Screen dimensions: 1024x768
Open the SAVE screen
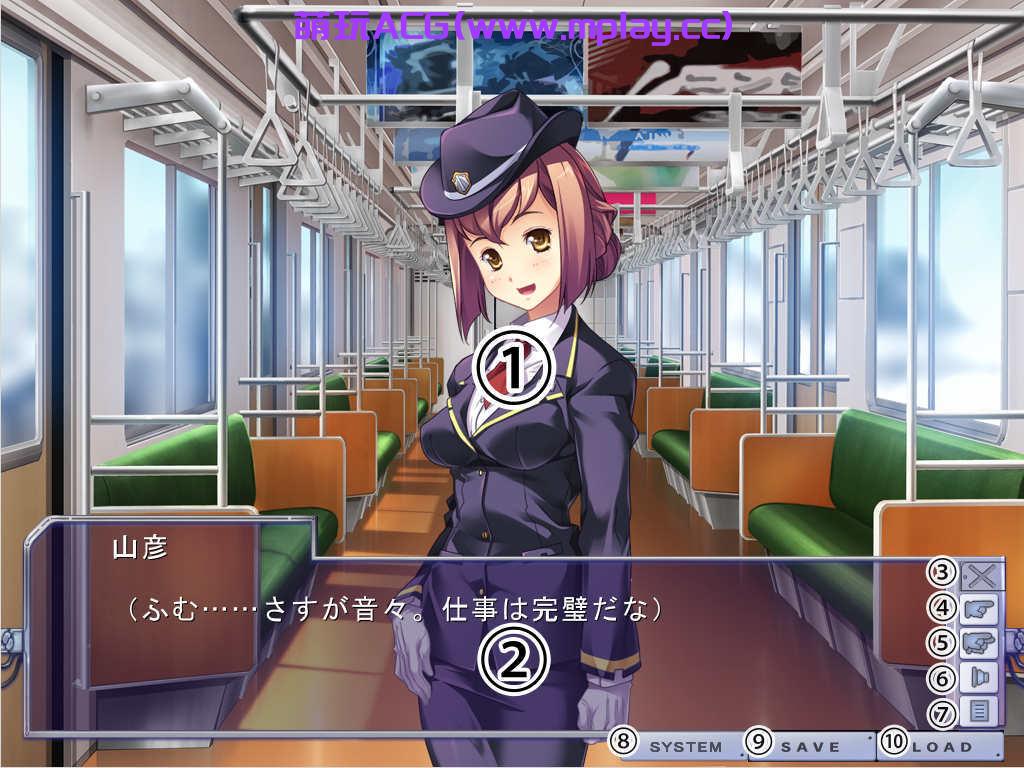810,746
